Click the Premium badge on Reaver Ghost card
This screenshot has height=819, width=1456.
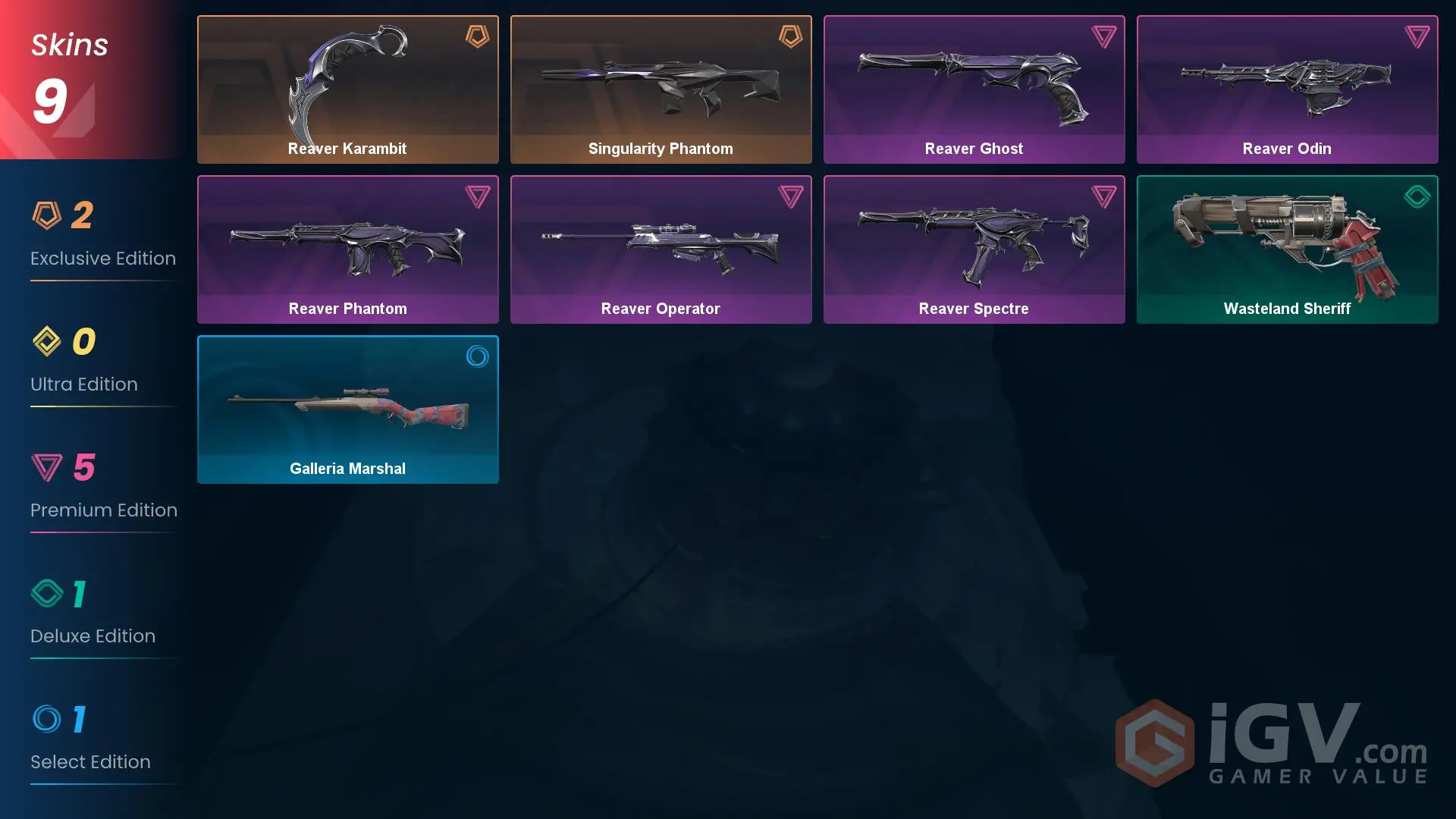(1105, 36)
